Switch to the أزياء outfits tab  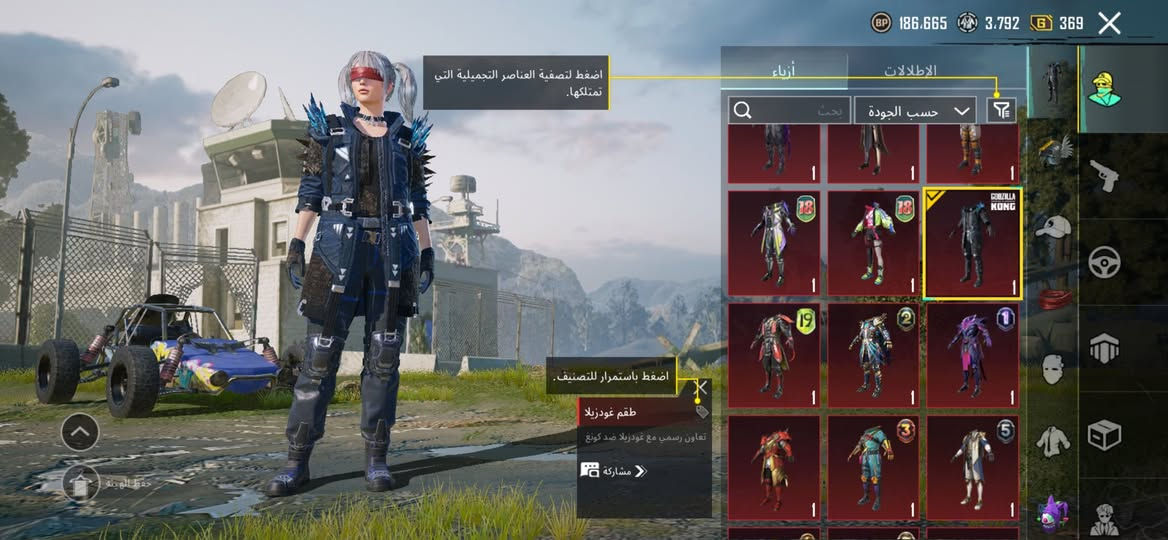tap(786, 71)
